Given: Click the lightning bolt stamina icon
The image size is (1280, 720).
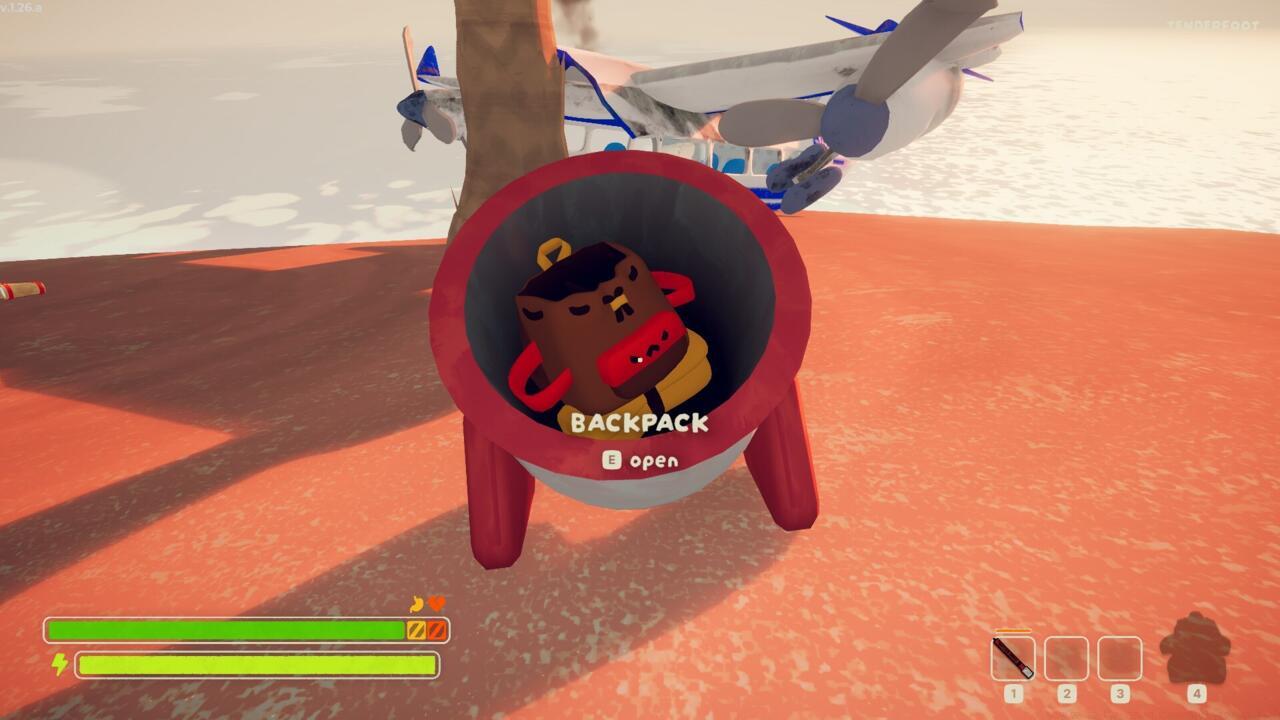Looking at the screenshot, I should pos(58,666).
